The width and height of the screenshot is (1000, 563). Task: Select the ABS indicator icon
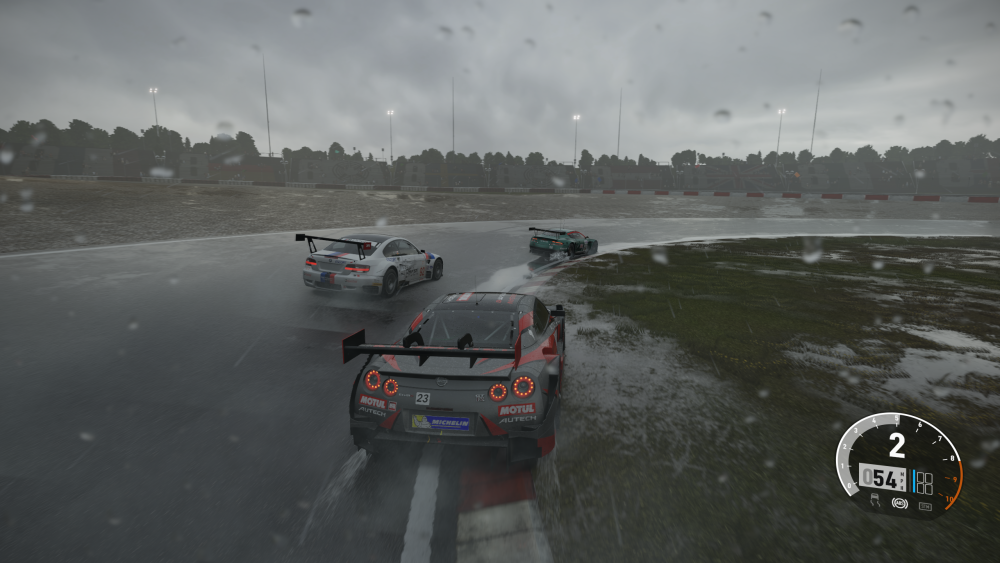coord(900,503)
